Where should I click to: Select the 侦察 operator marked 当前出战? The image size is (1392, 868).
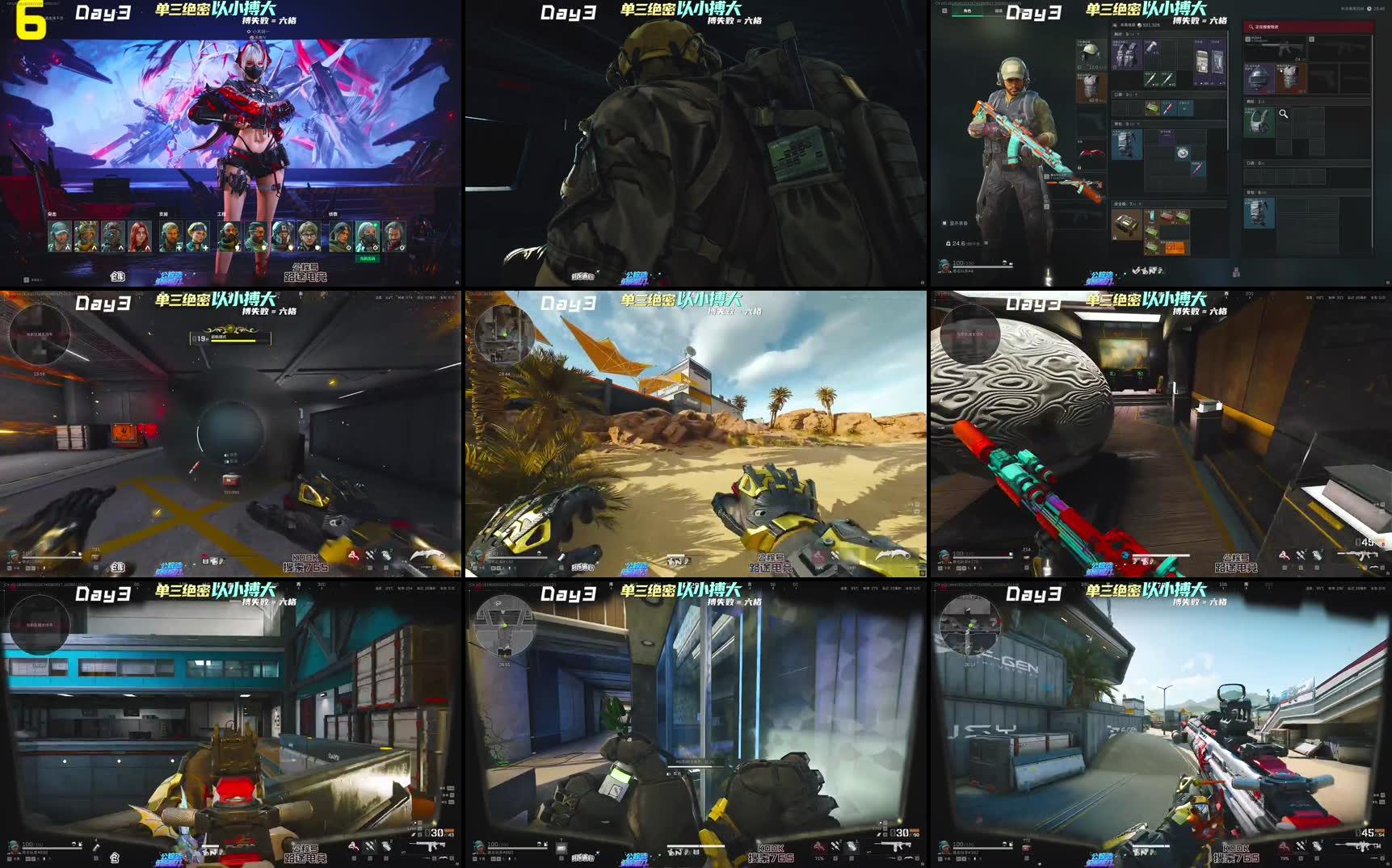point(368,237)
